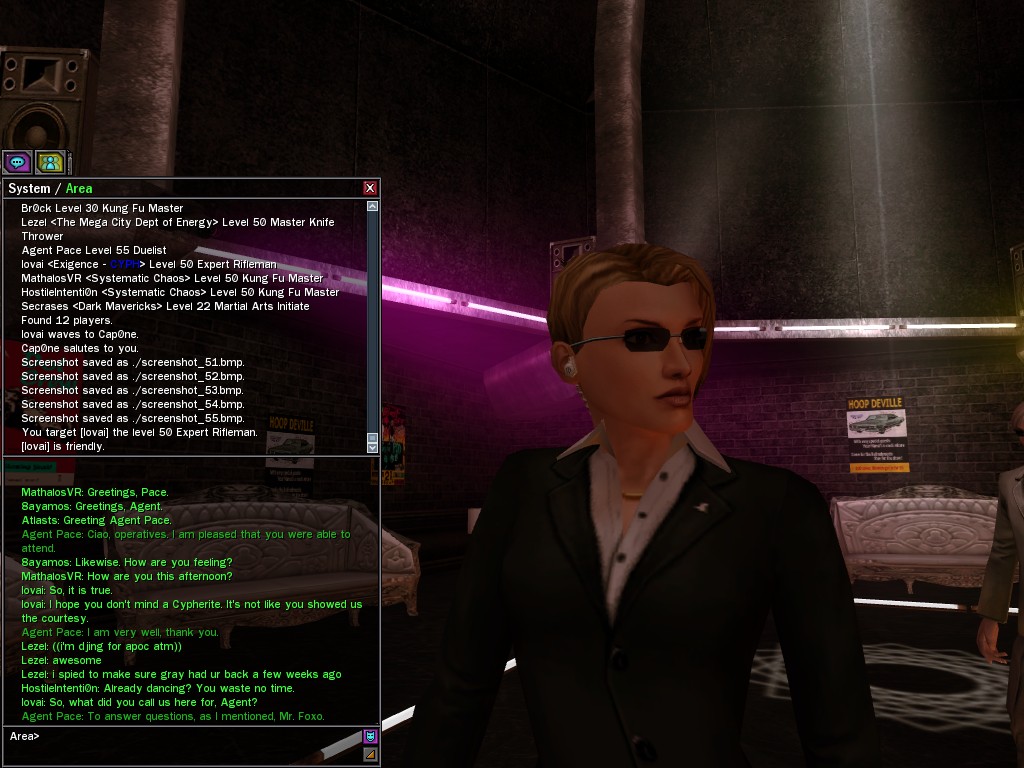
Task: Select the System channel label in title
Action: (29, 188)
